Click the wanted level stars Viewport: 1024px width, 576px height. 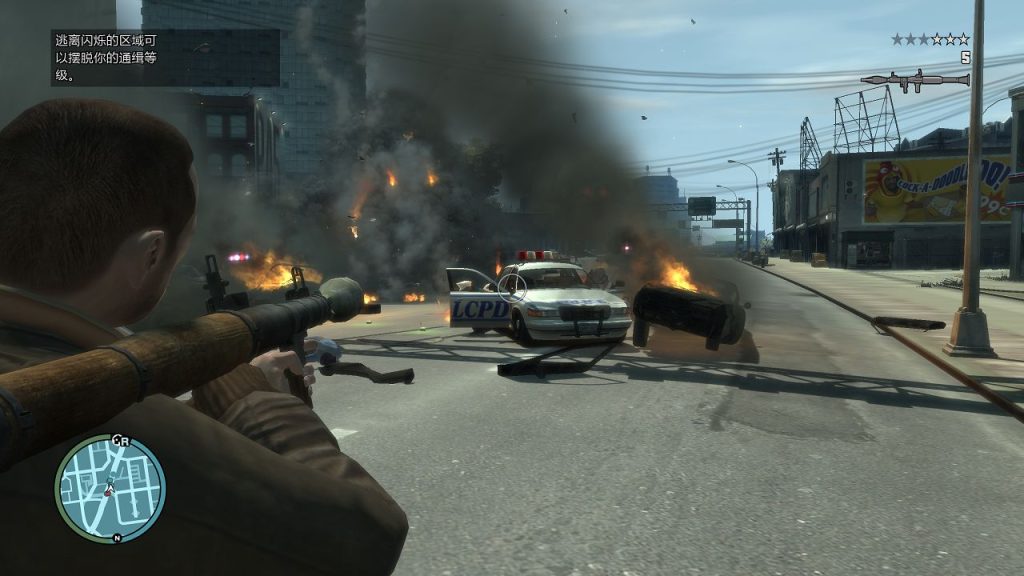930,40
